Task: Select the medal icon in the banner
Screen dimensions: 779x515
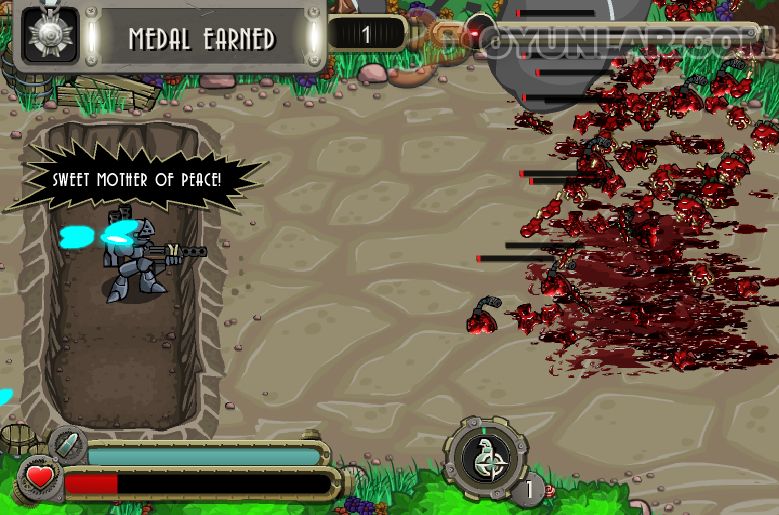Action: pyautogui.click(x=50, y=37)
